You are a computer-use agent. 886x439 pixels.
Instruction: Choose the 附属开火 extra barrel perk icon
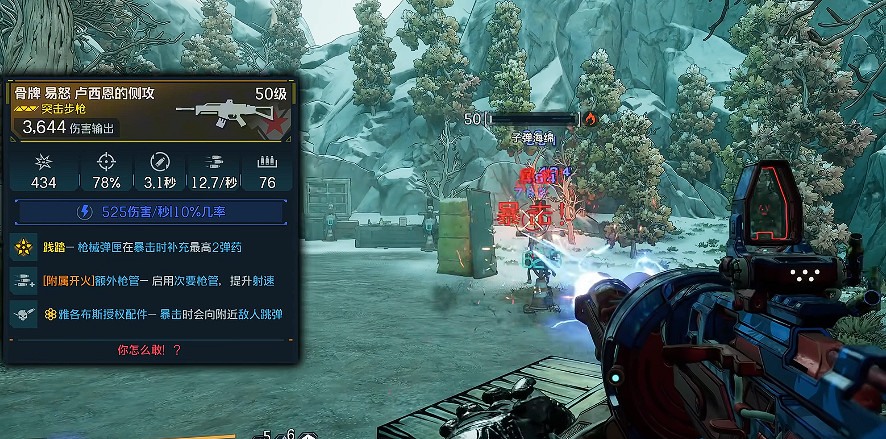click(x=22, y=281)
